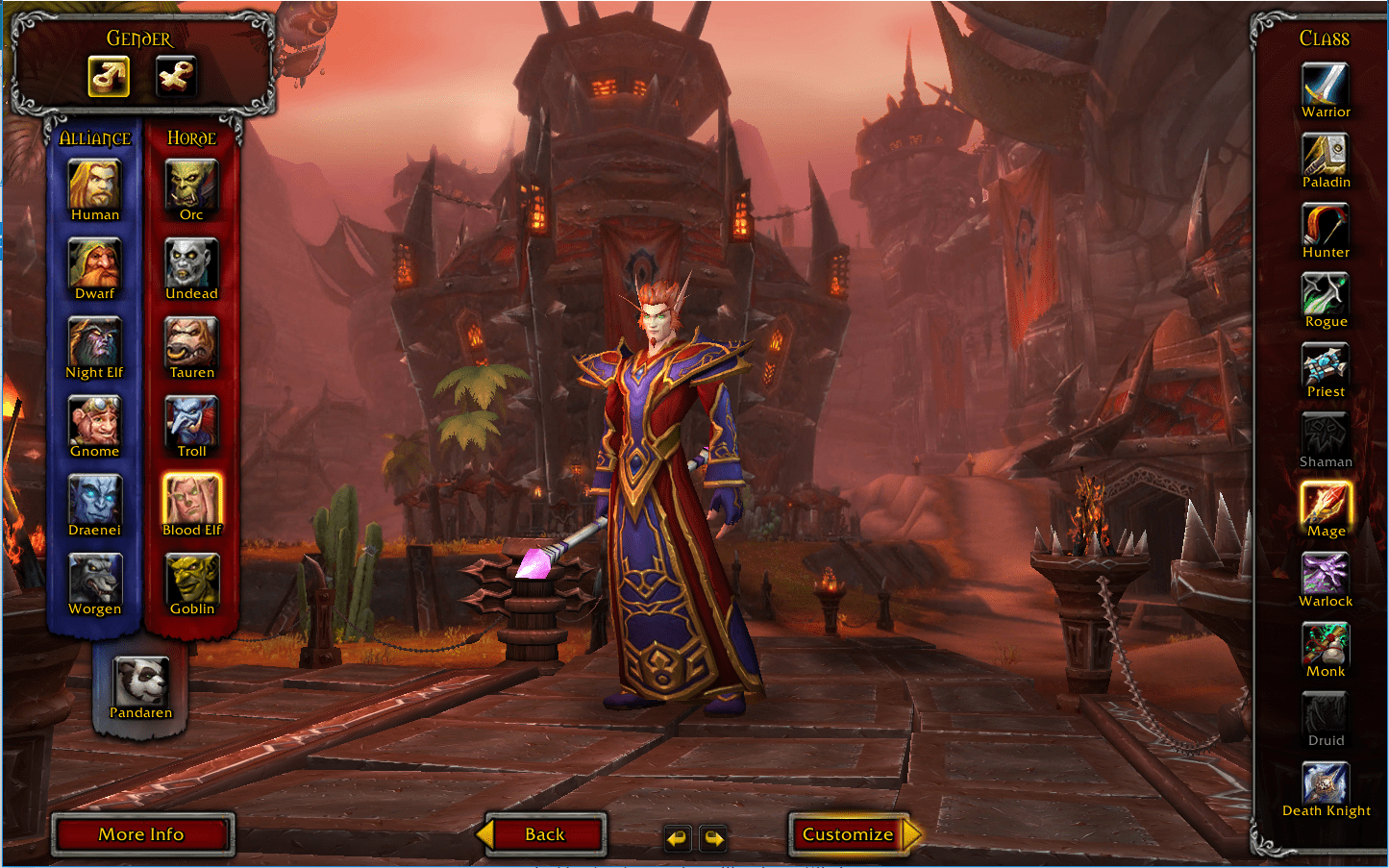Screen dimensions: 1389x868
Task: Select the Monk class
Action: (x=1325, y=644)
